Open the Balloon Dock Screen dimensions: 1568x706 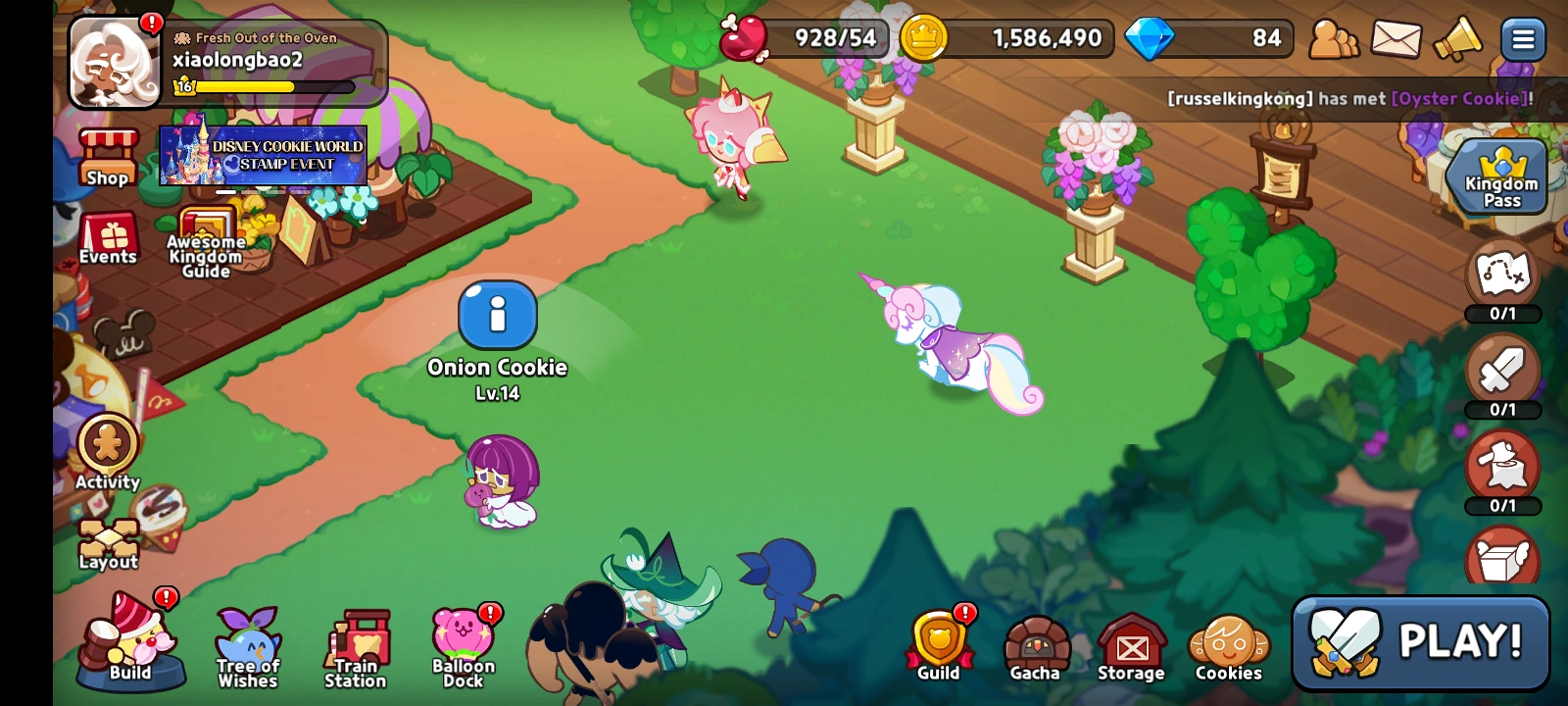coord(463,642)
